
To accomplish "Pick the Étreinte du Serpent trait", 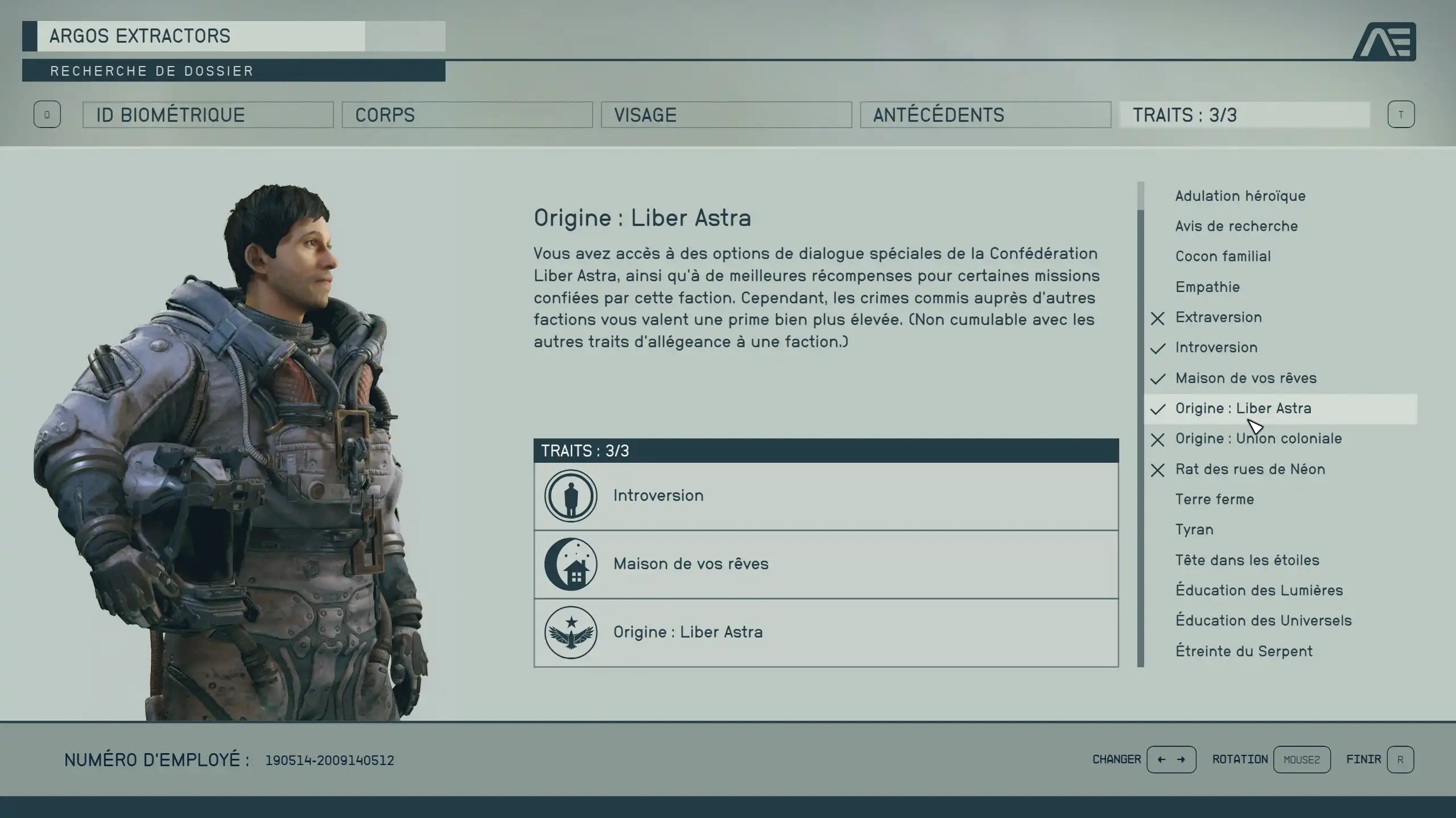I will (1244, 651).
